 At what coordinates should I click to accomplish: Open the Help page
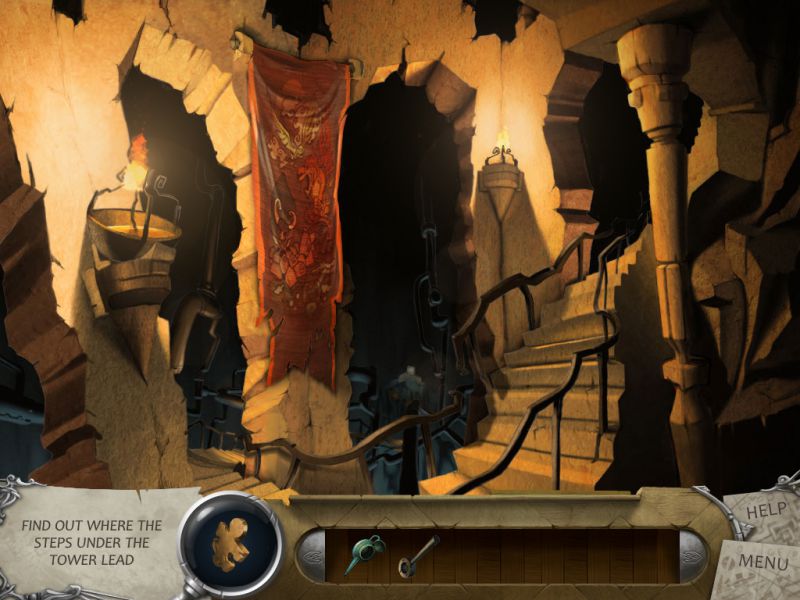762,513
